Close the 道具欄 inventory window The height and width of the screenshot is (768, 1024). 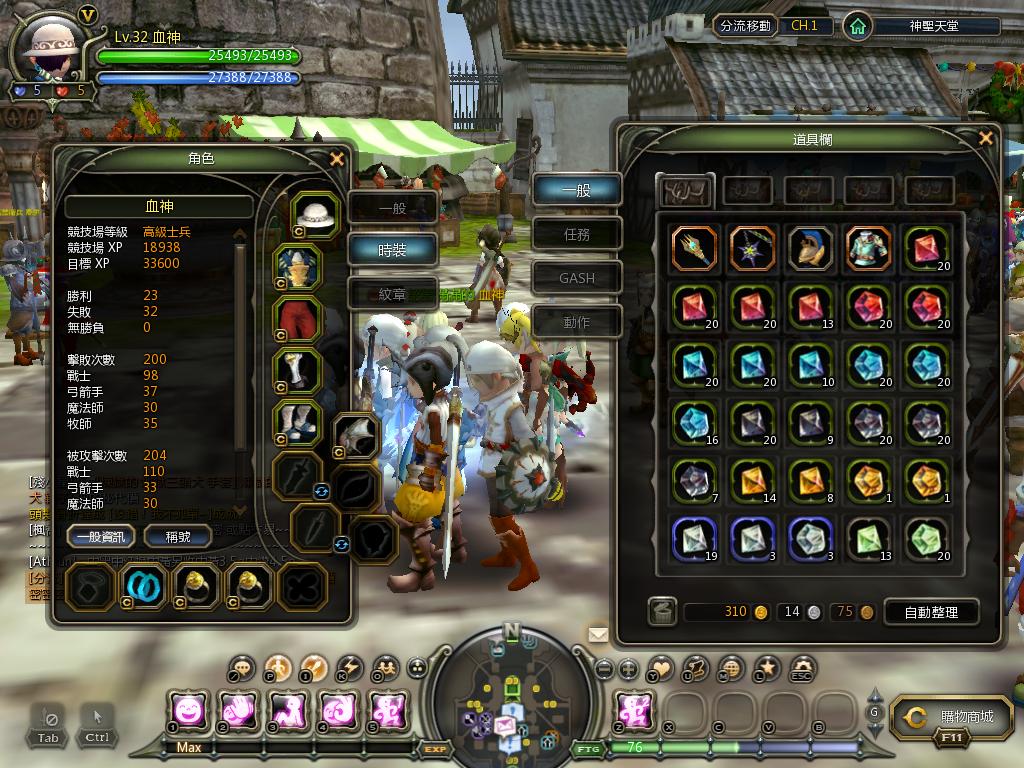point(986,139)
